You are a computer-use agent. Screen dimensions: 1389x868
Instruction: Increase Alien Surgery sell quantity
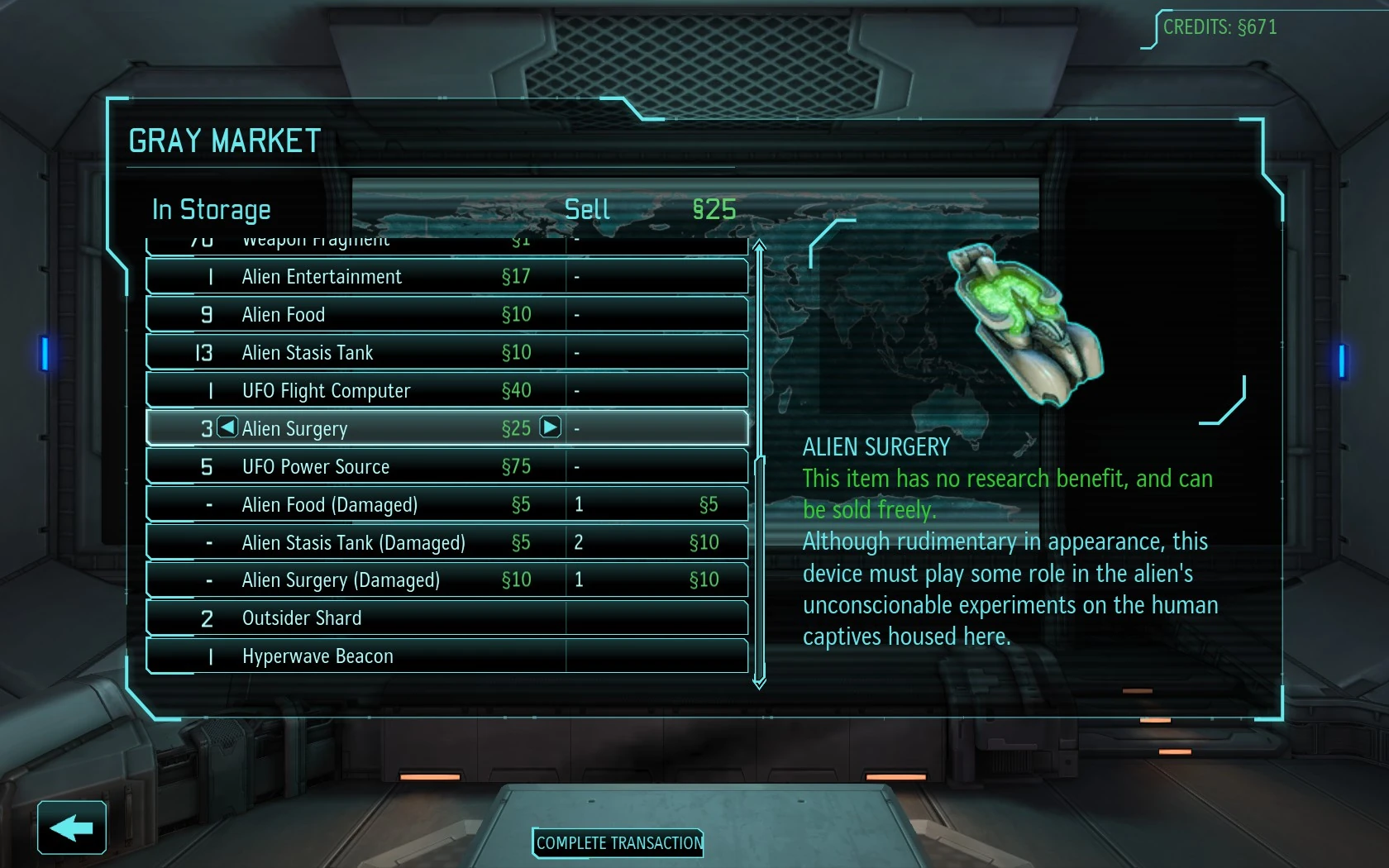550,427
